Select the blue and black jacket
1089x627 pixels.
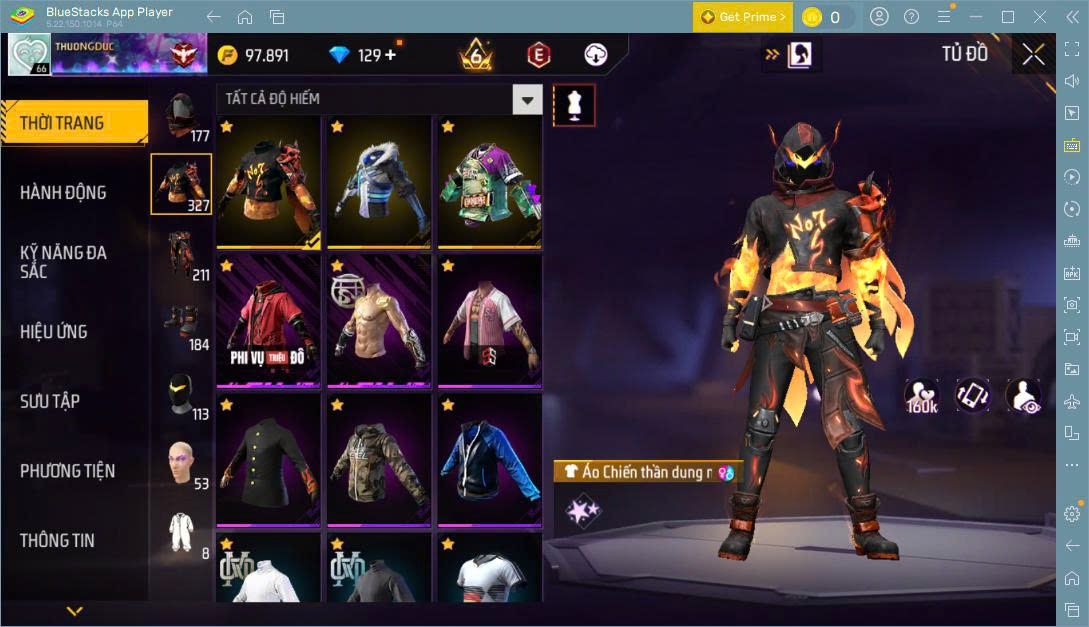(x=489, y=459)
